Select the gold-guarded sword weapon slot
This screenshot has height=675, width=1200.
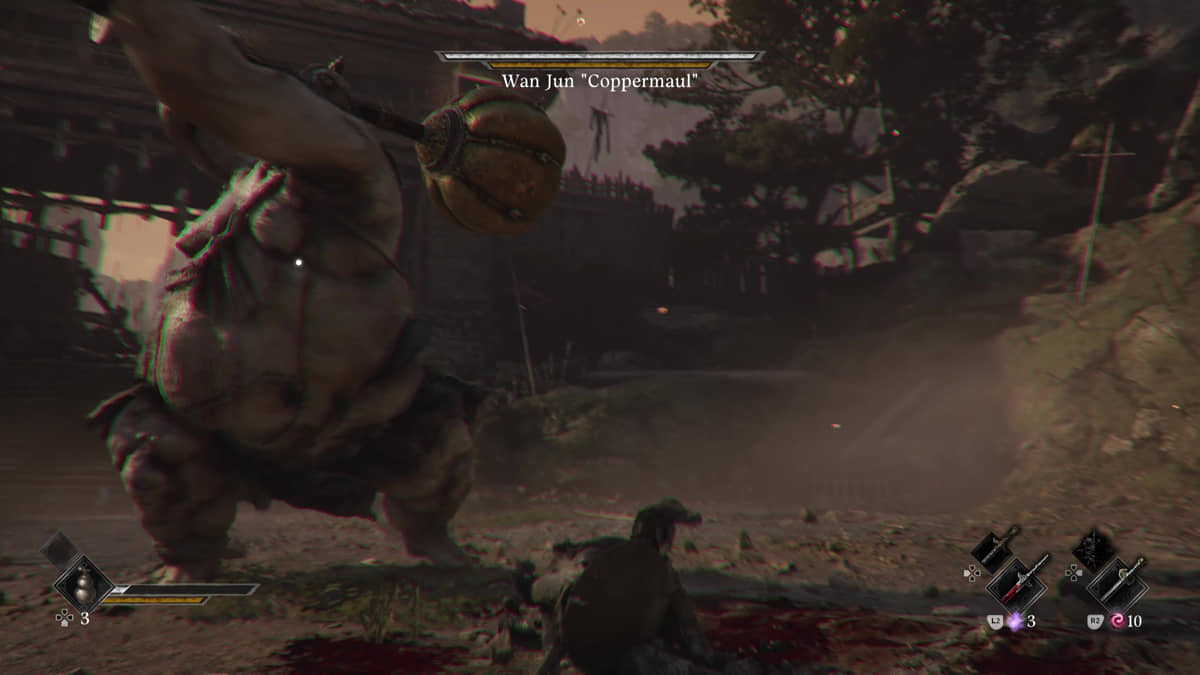(x=1115, y=582)
